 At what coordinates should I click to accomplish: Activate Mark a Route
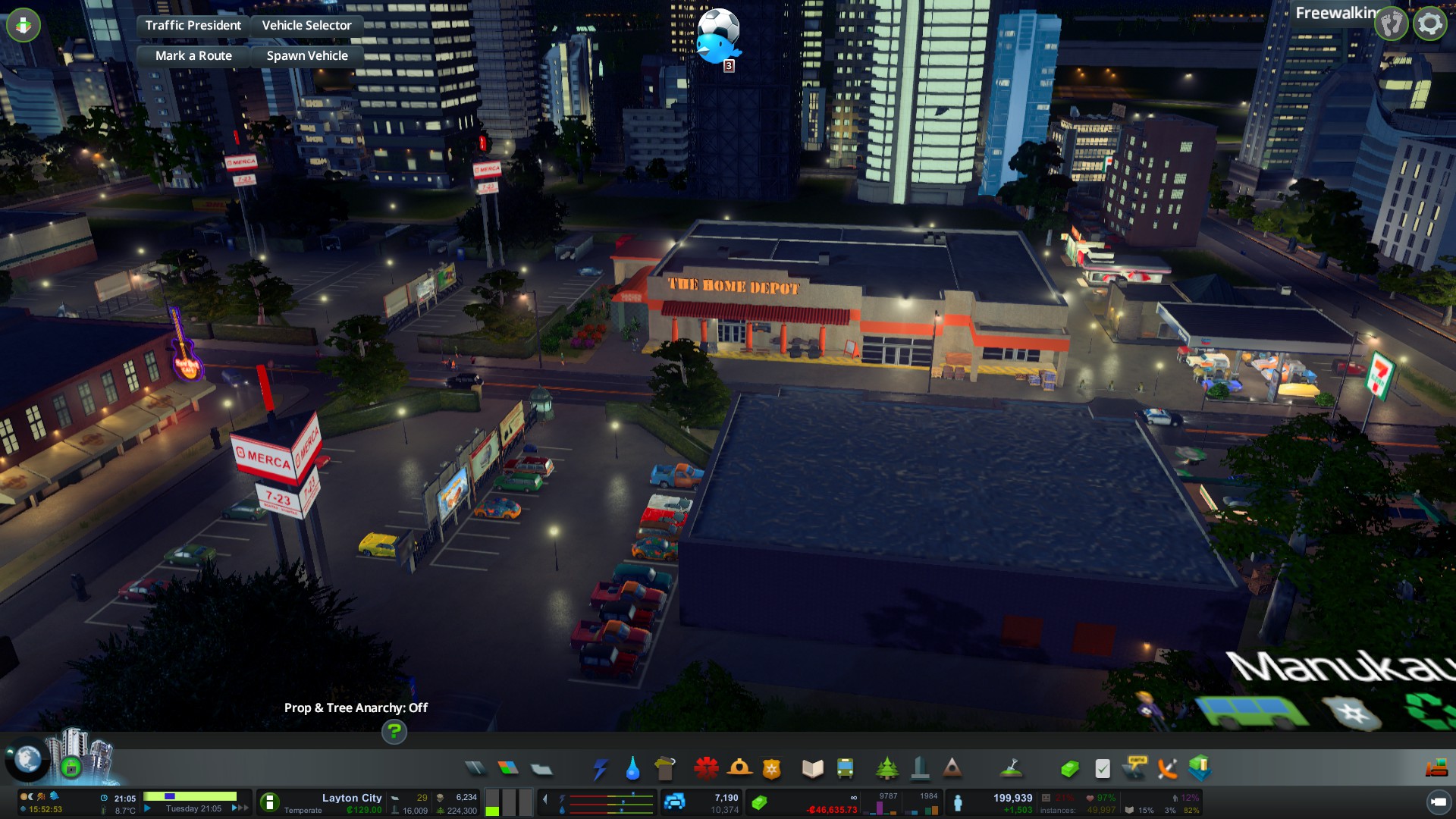pyautogui.click(x=193, y=55)
